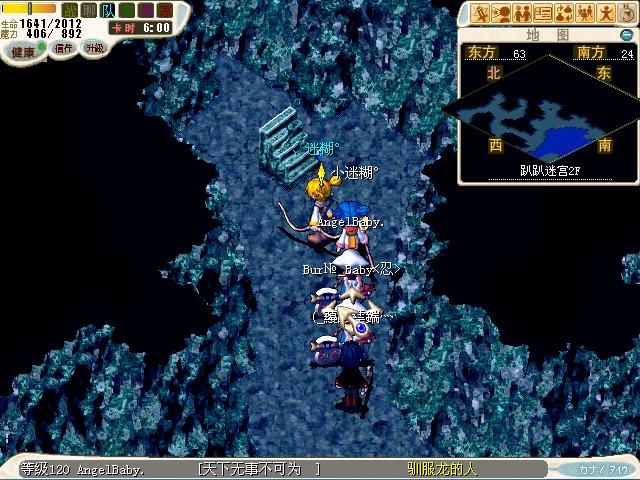Toggle the カナ/アイウ input mode button
Image resolution: width=640 pixels, height=480 pixels.
click(604, 469)
